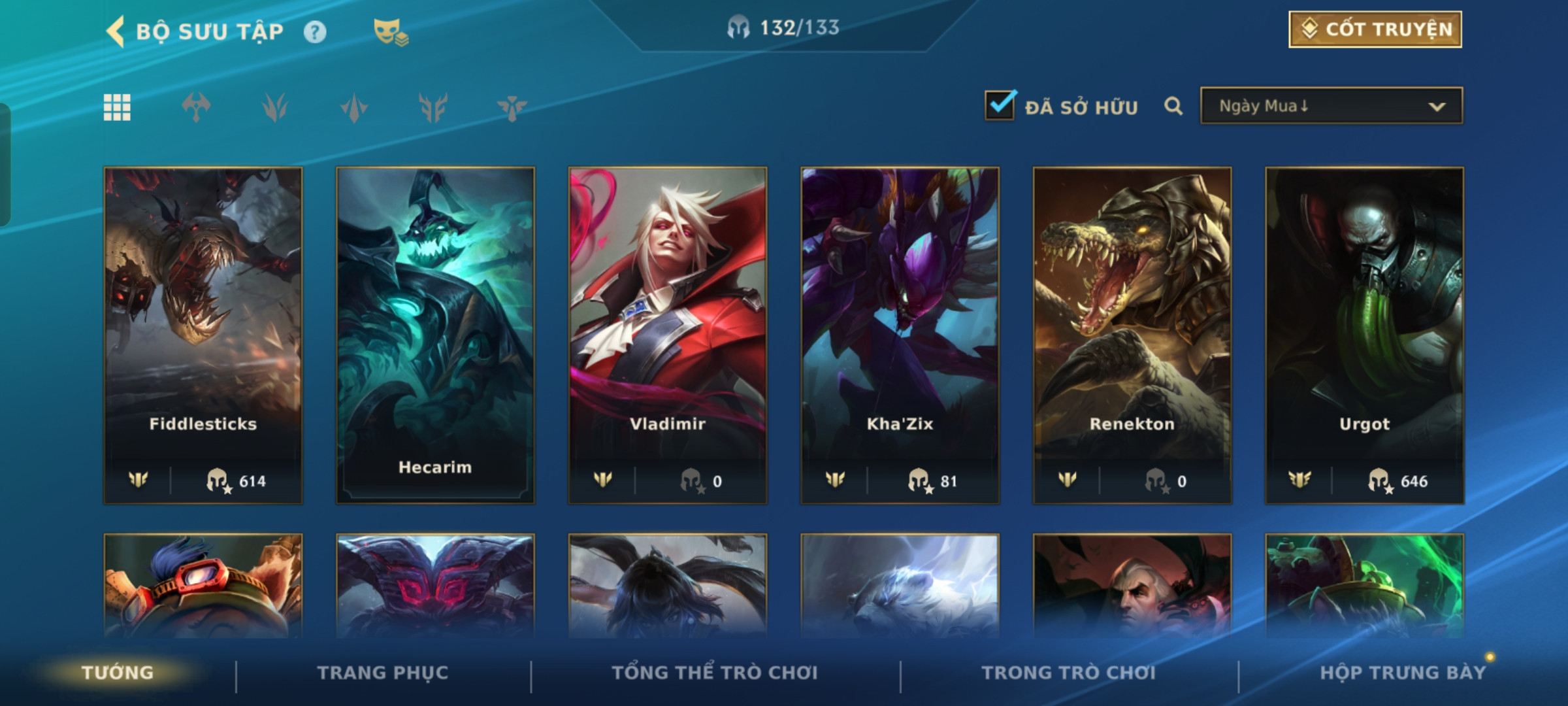
Task: Expand the Ngày Mua sort dropdown
Action: pyautogui.click(x=1331, y=106)
